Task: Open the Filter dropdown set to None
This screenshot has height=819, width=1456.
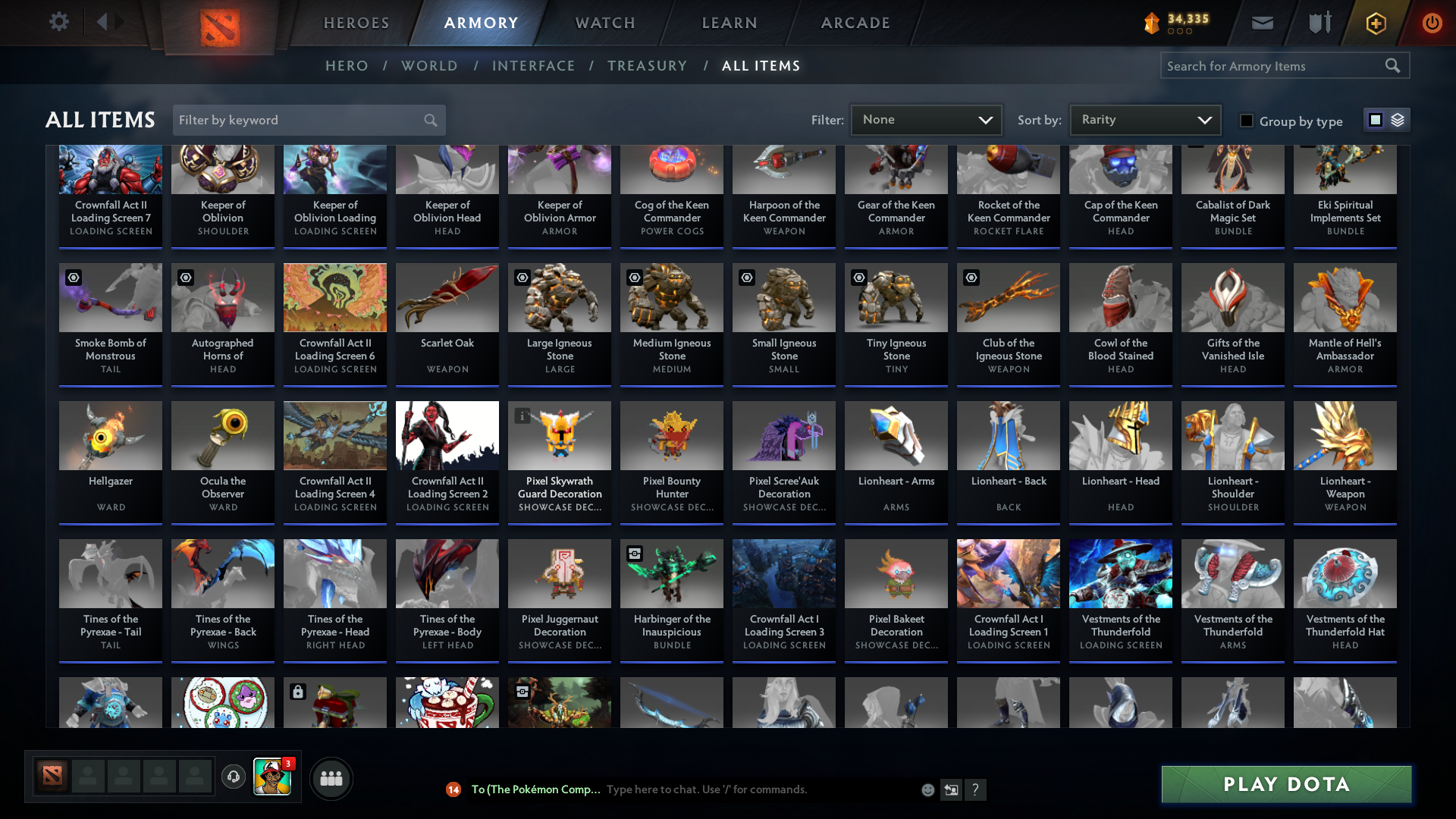Action: pyautogui.click(x=926, y=119)
